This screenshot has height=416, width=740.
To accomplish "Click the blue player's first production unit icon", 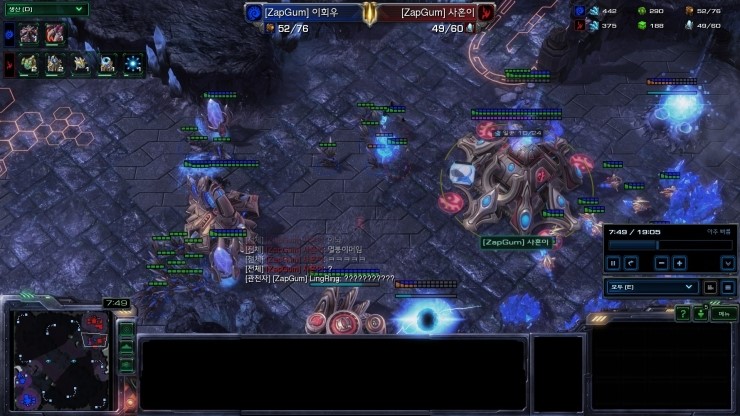I will tap(29, 33).
